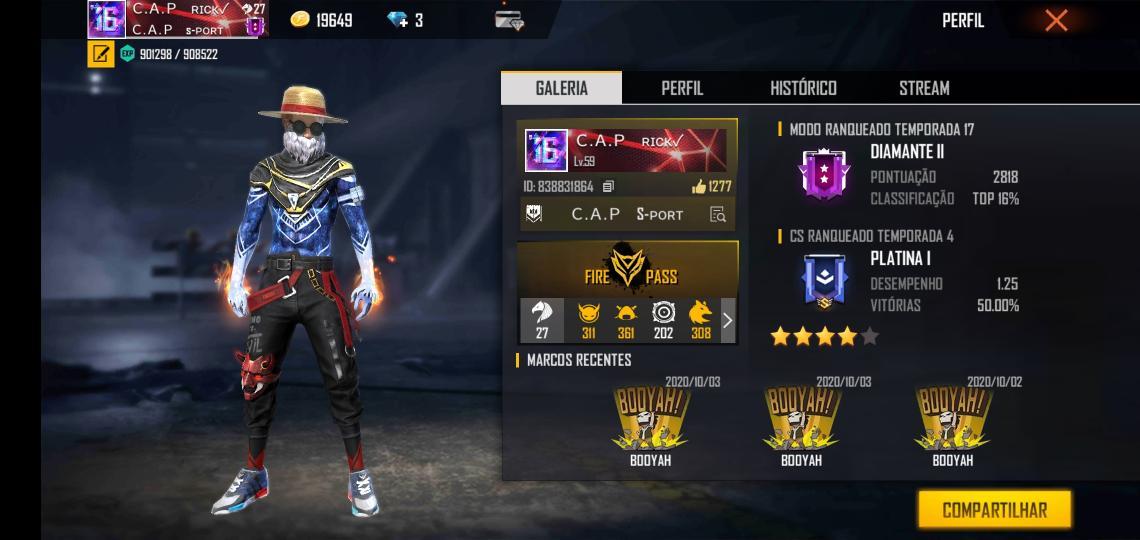Copy the player ID with copy icon
Image resolution: width=1140 pixels, height=540 pixels.
pos(609,187)
